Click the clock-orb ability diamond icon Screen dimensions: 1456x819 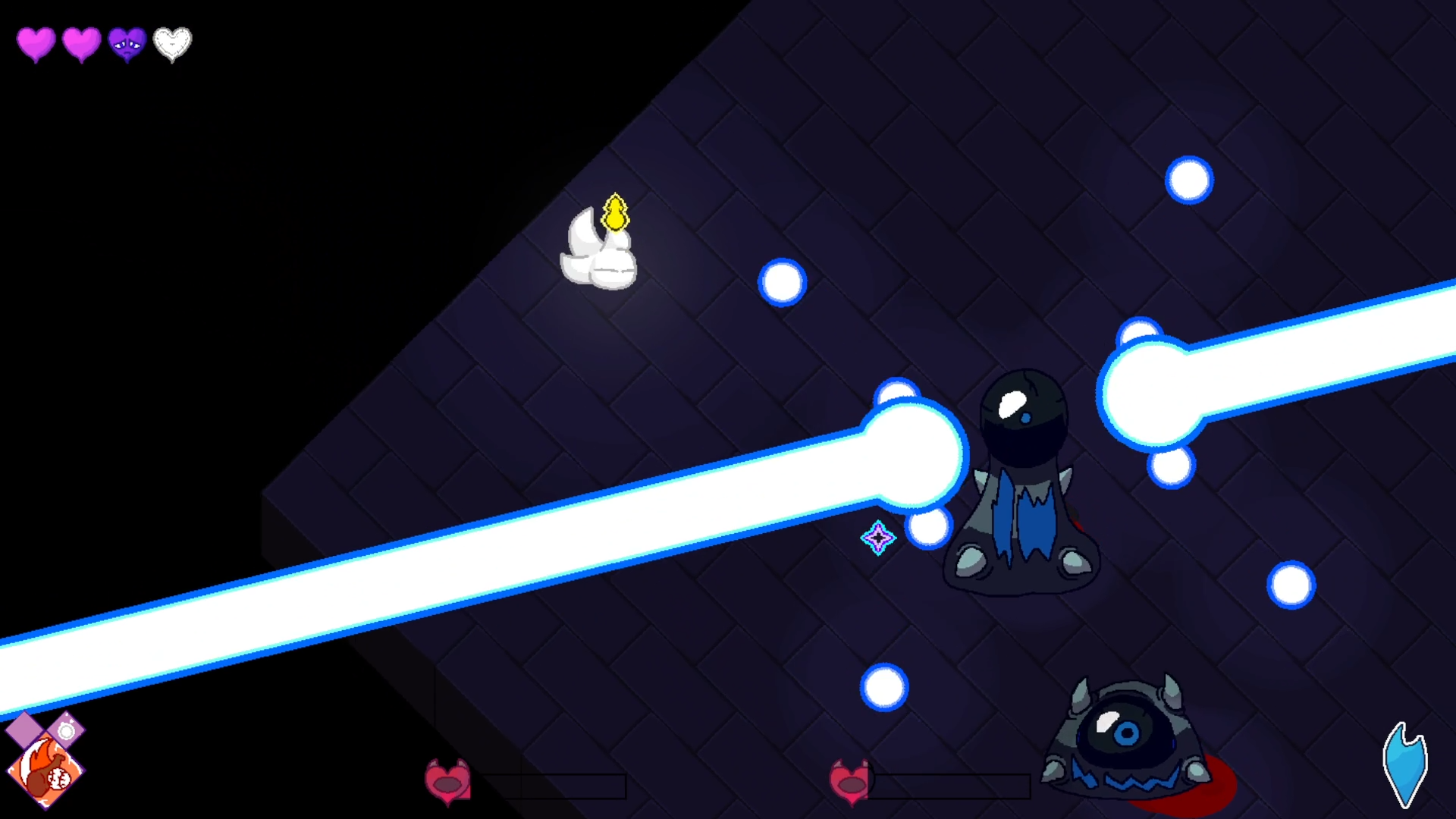[x=66, y=730]
